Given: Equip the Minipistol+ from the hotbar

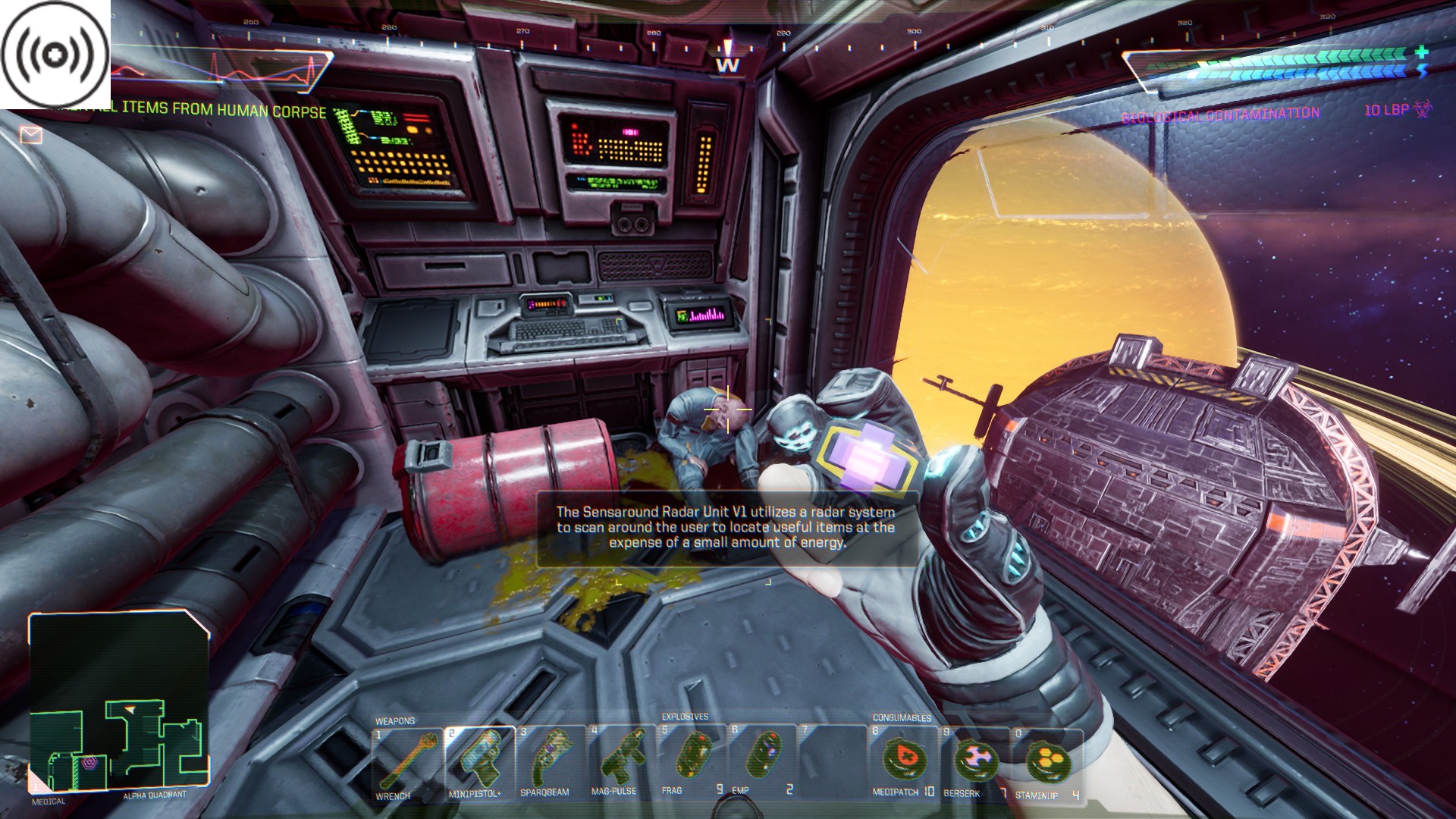Looking at the screenshot, I should pyautogui.click(x=479, y=761).
